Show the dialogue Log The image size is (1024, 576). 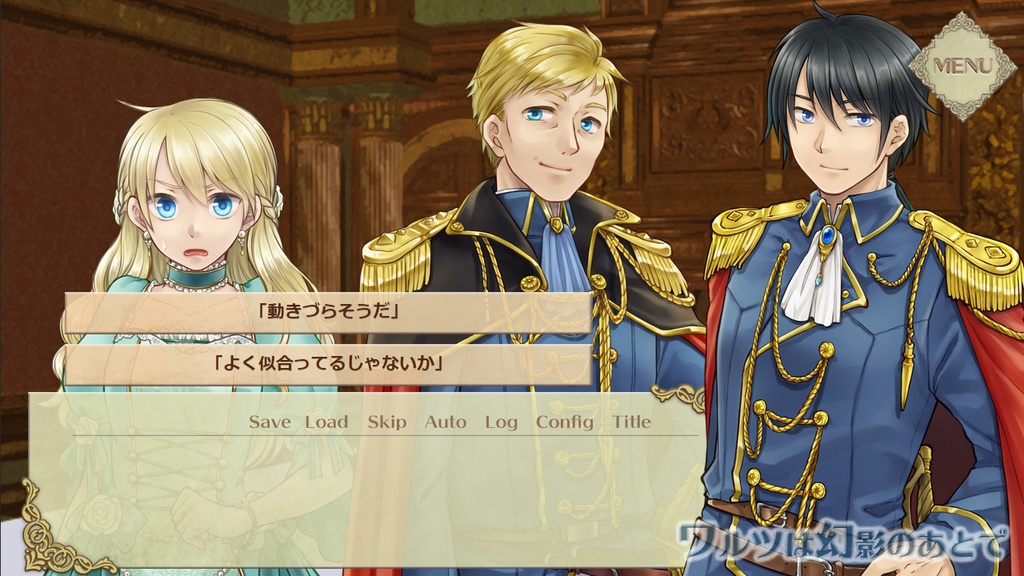[501, 422]
